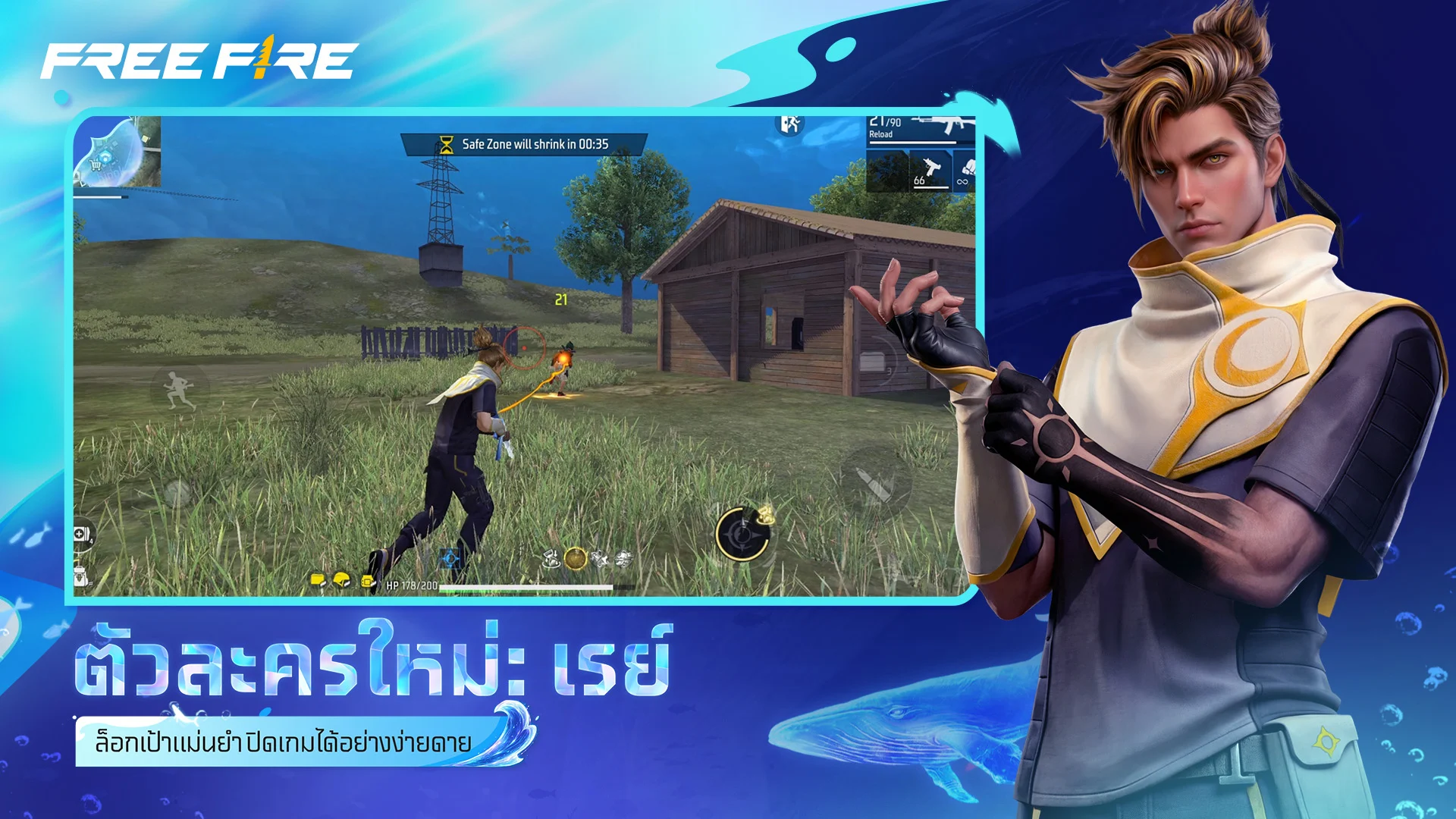
Task: Tap the yellow ammo belt pickup icon
Action: [369, 582]
